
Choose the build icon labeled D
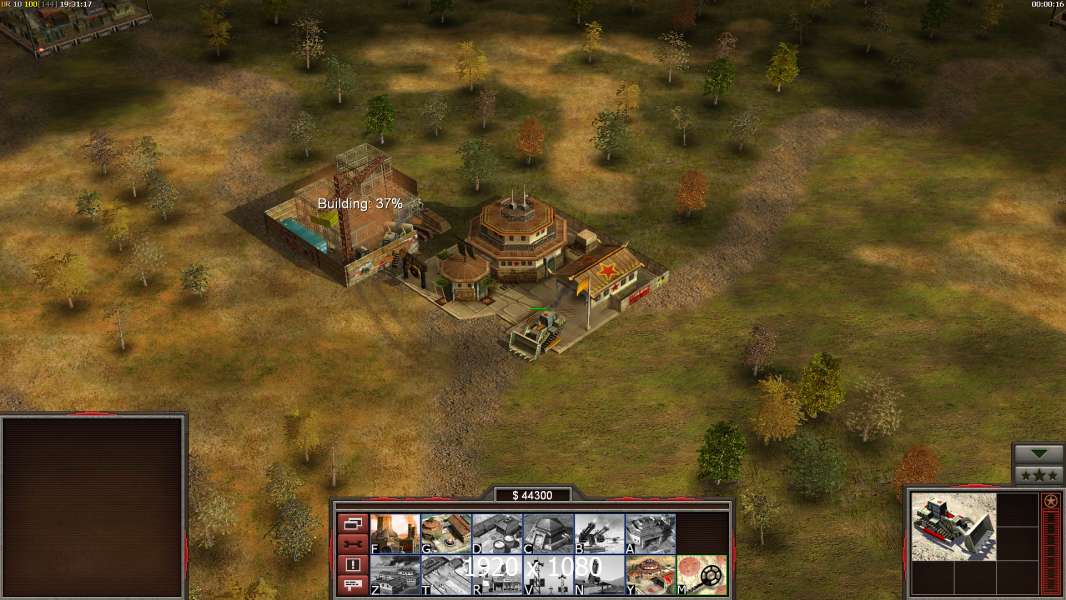497,533
